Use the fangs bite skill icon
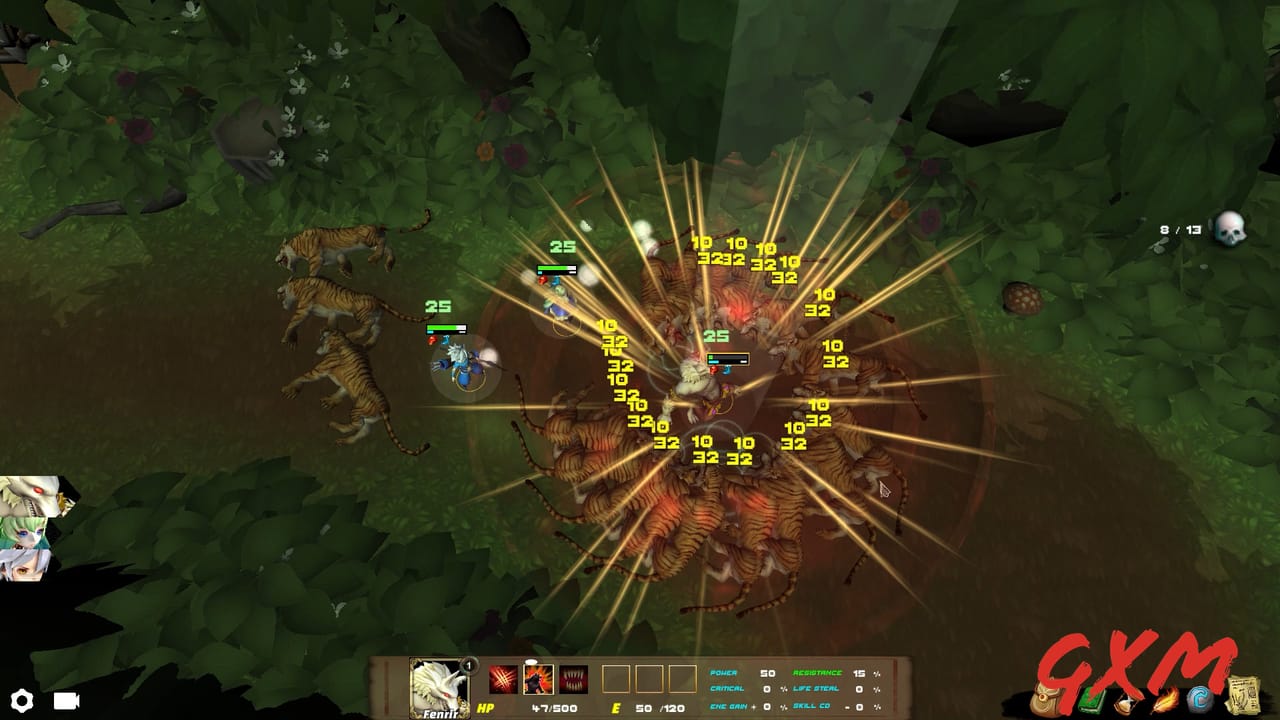This screenshot has width=1280, height=720. 571,678
